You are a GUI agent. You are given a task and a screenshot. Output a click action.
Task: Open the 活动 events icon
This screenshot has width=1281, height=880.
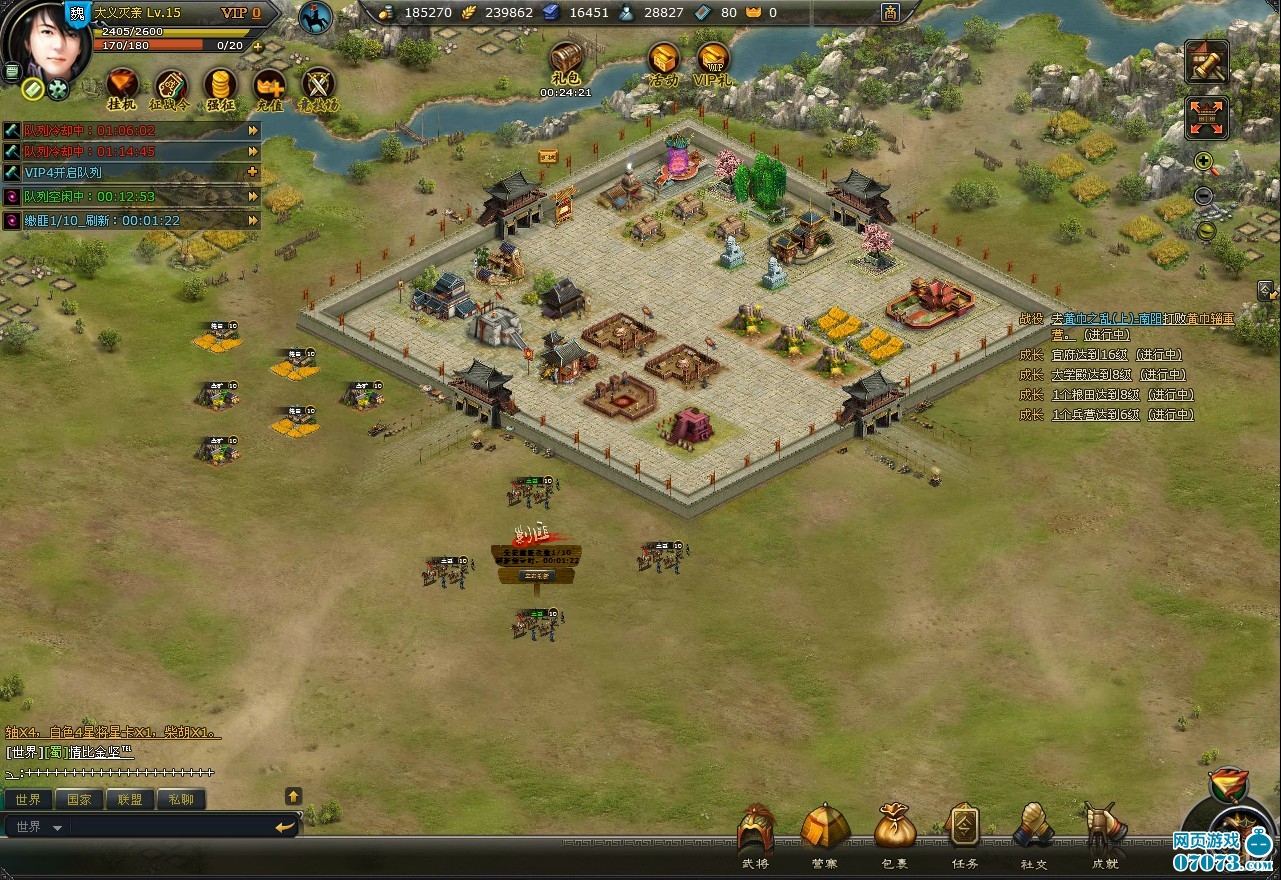pos(663,60)
